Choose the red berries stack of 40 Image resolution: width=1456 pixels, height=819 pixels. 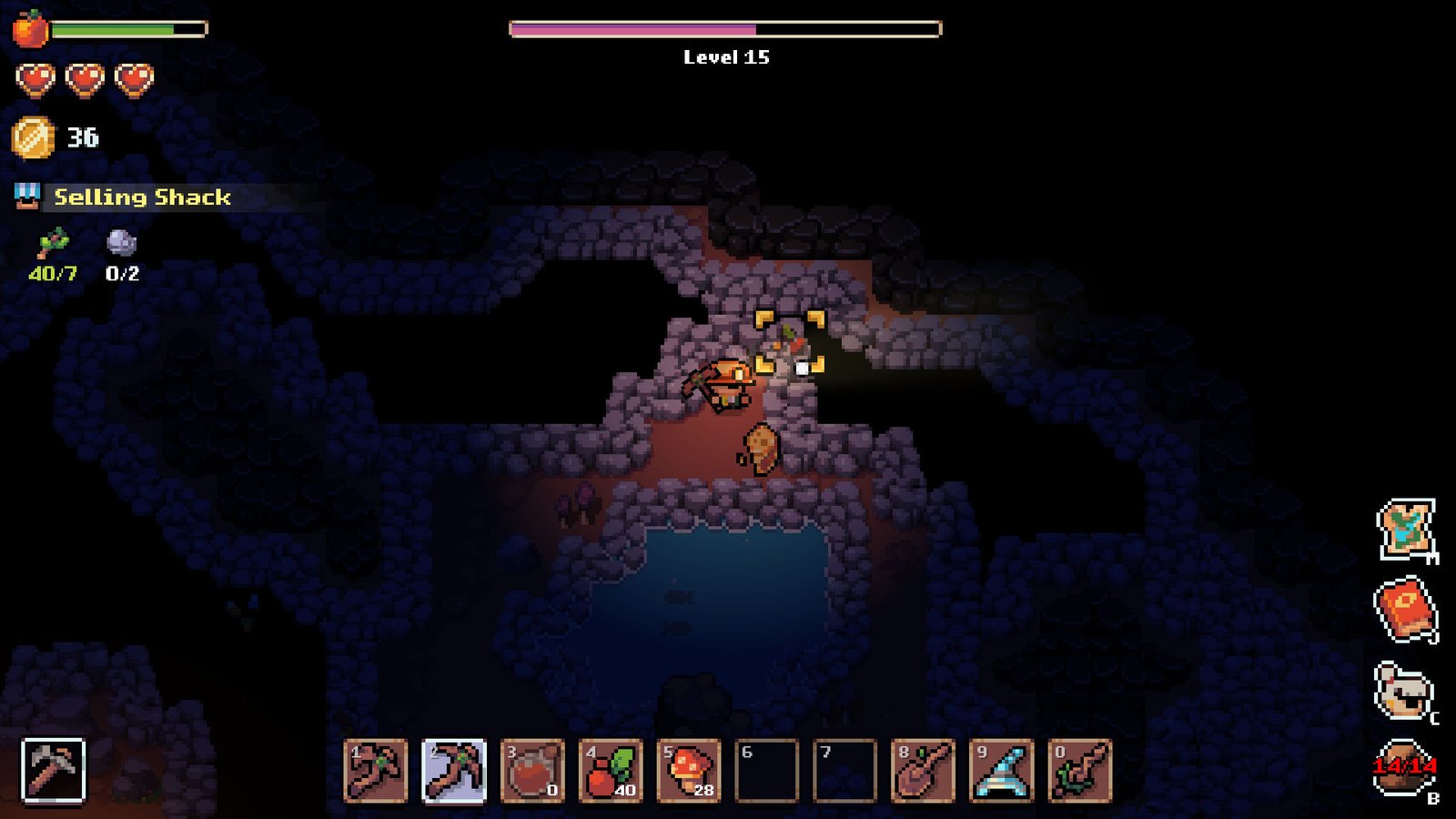tap(611, 771)
